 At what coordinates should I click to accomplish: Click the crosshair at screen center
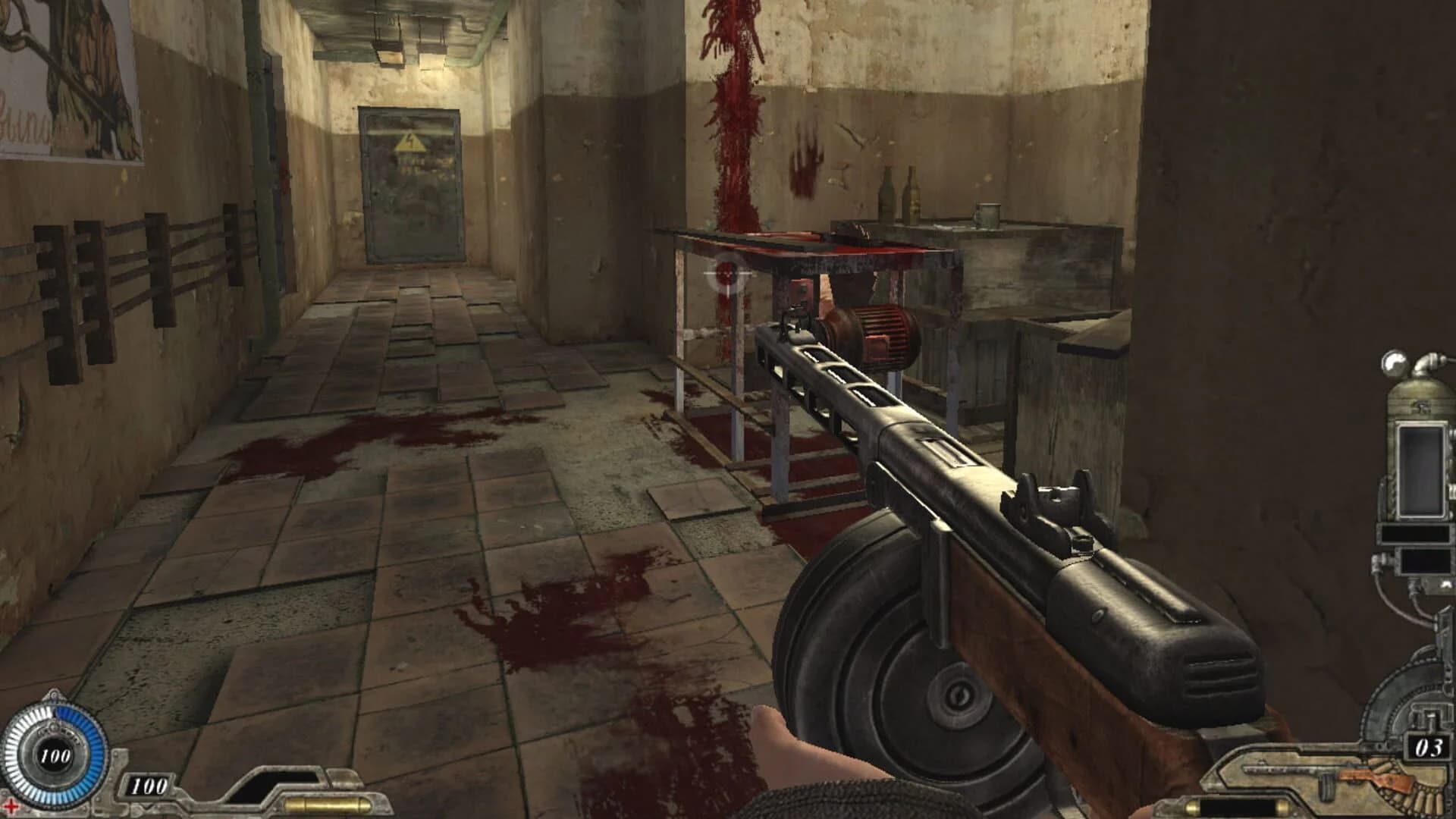click(726, 273)
